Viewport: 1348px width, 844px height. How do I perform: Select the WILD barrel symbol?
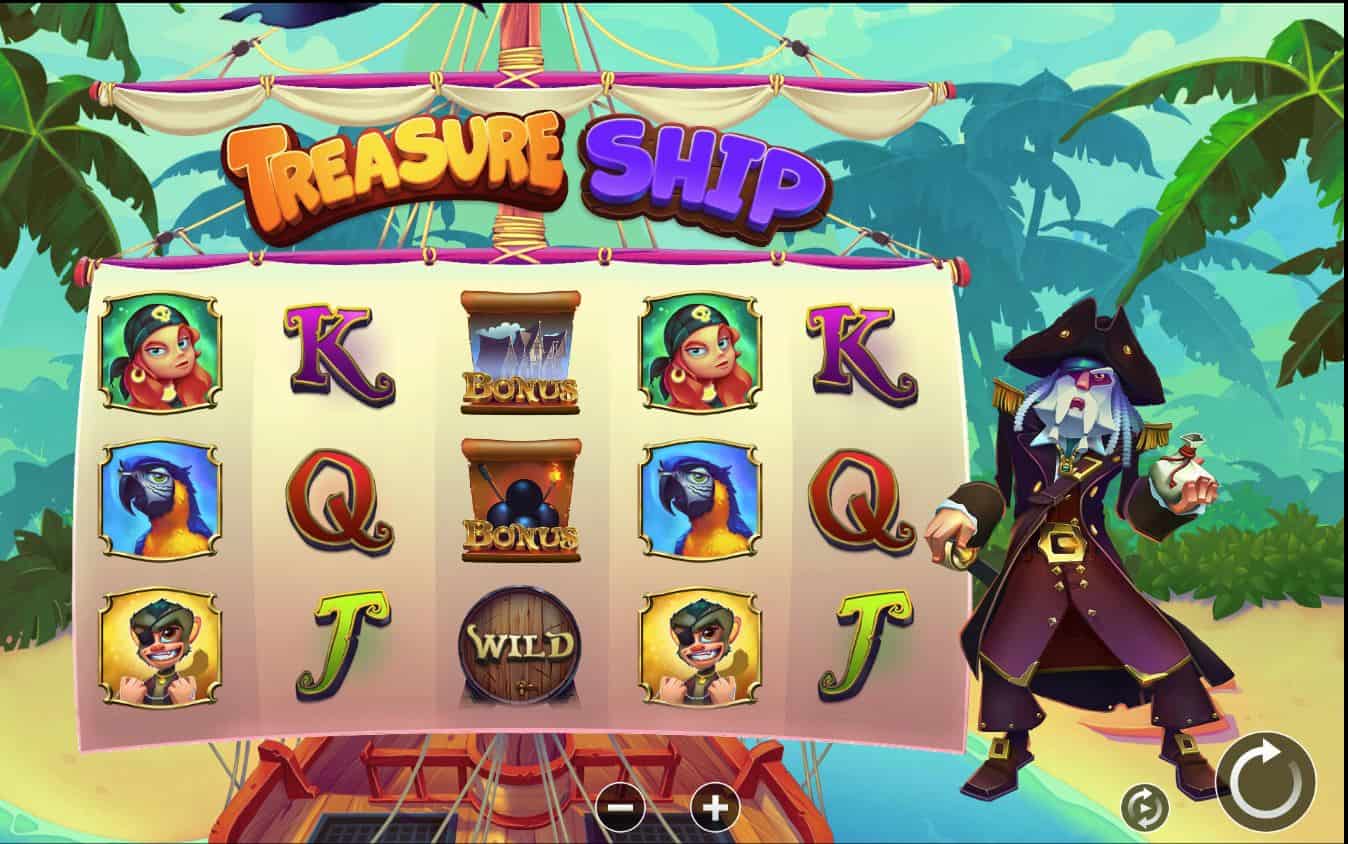(516, 645)
